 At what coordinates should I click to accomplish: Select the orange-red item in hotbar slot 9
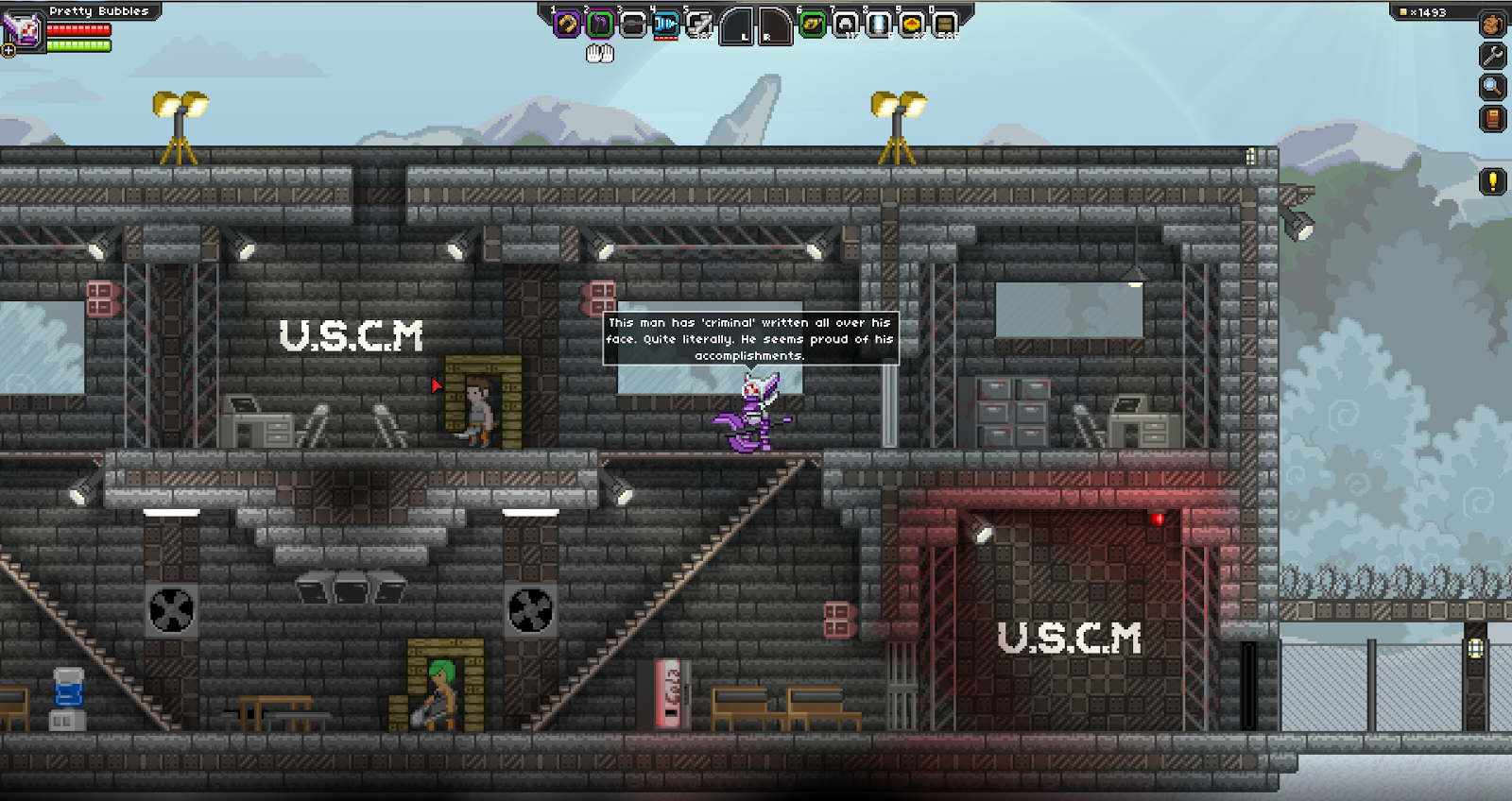[x=912, y=25]
